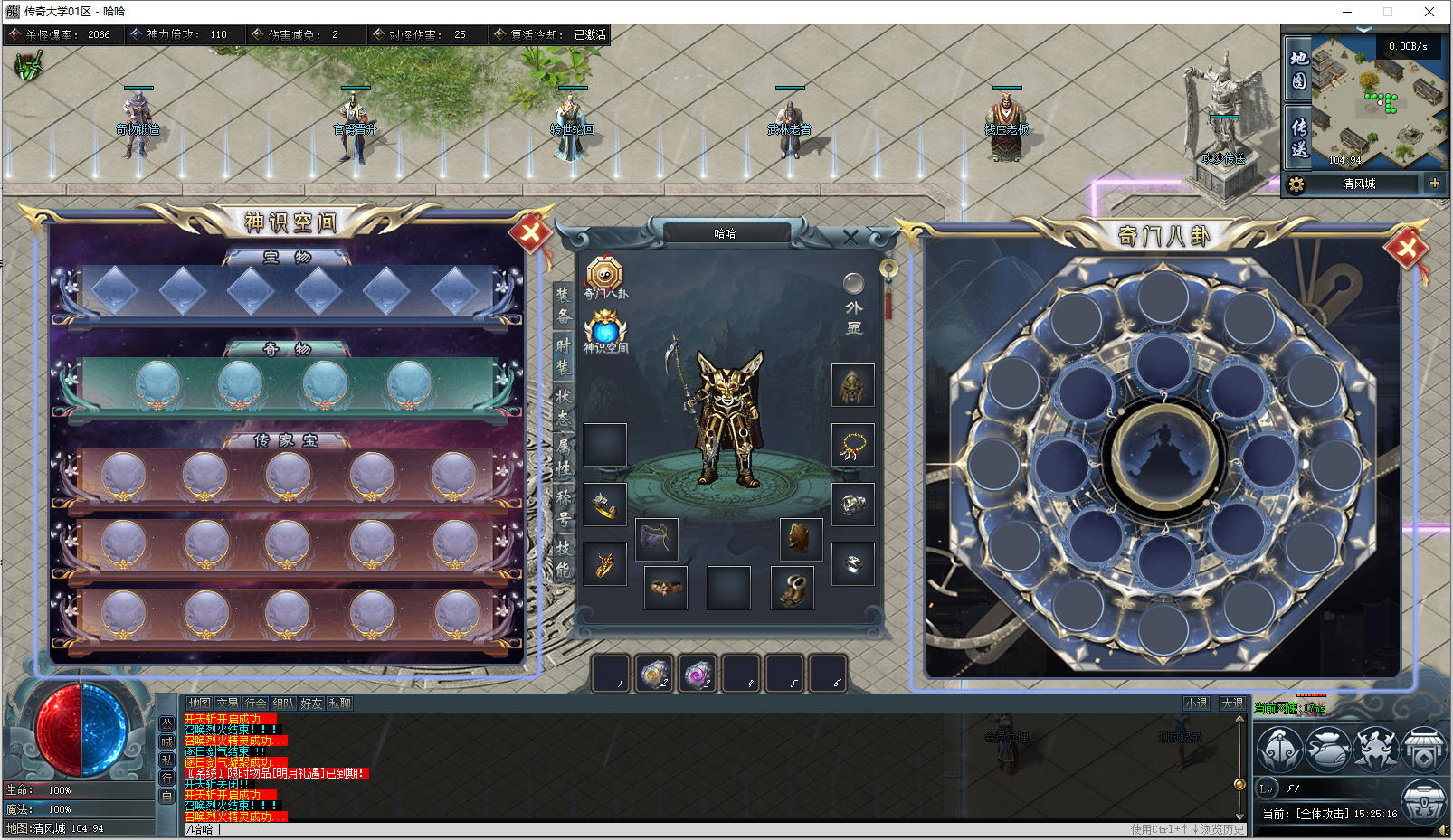Click the 传送 teleport button
This screenshot has width=1453, height=840.
pyautogui.click(x=1298, y=137)
